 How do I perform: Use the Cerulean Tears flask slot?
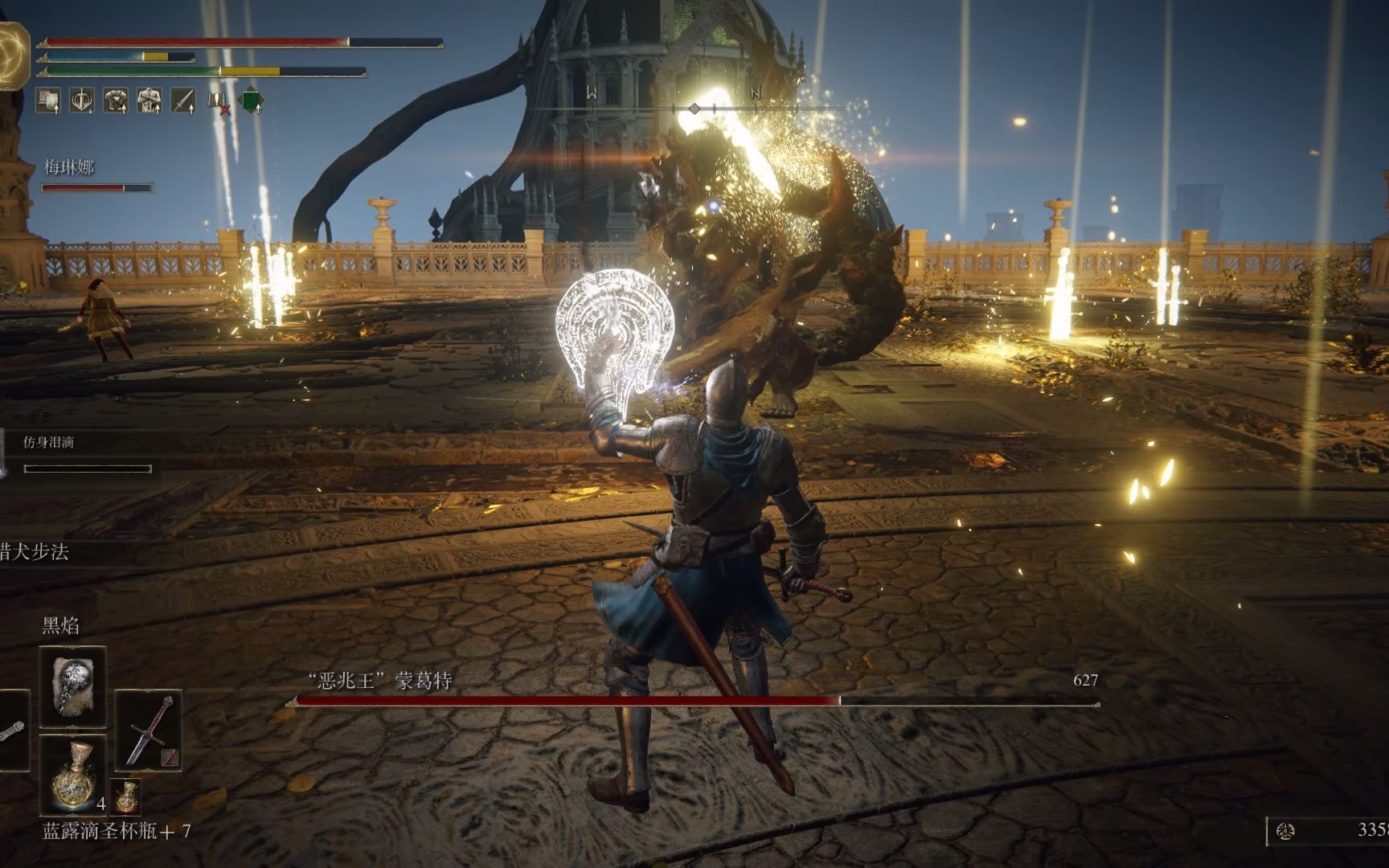[x=72, y=775]
